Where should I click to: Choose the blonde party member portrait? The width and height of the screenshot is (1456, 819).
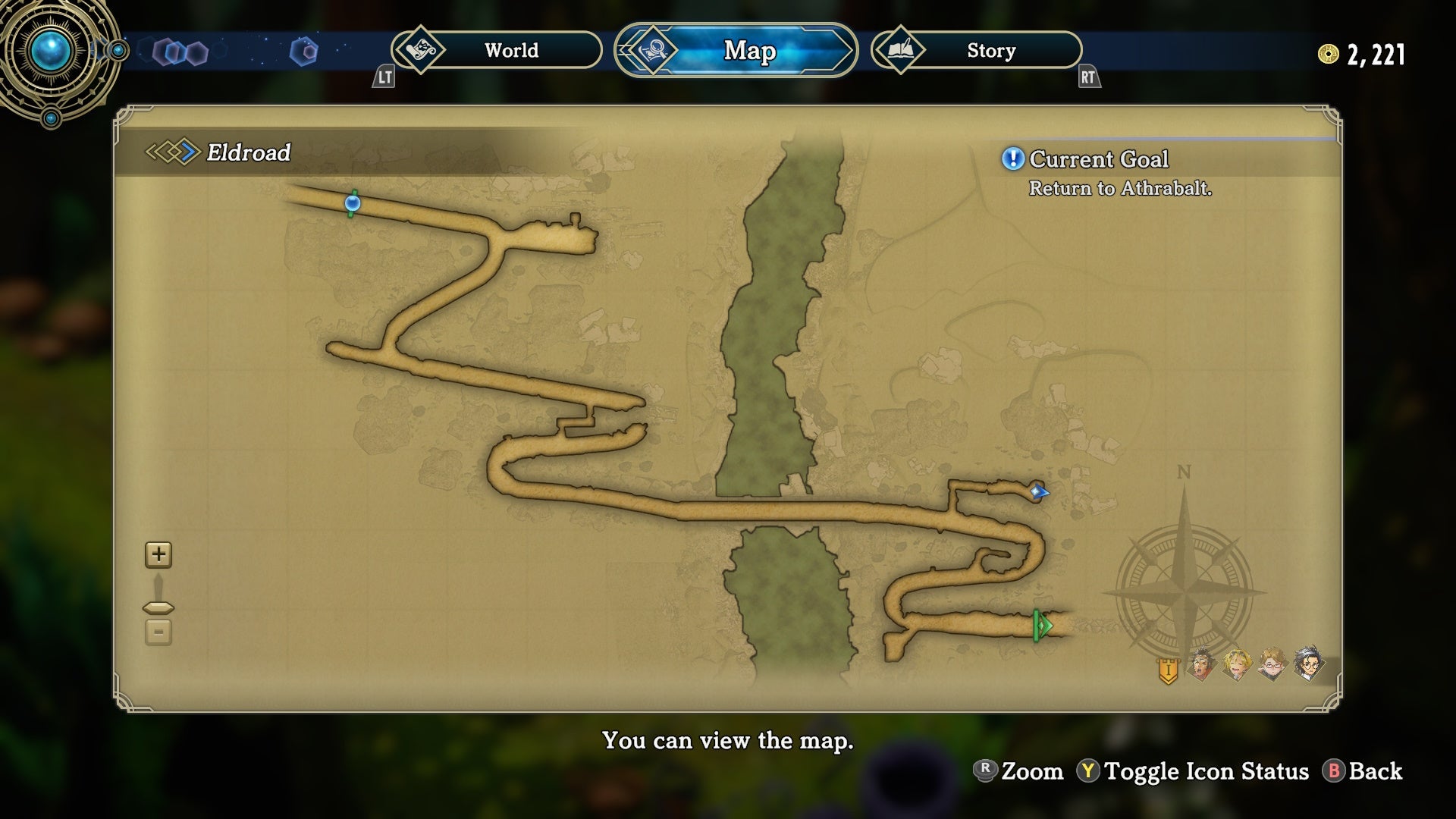coord(1237,665)
